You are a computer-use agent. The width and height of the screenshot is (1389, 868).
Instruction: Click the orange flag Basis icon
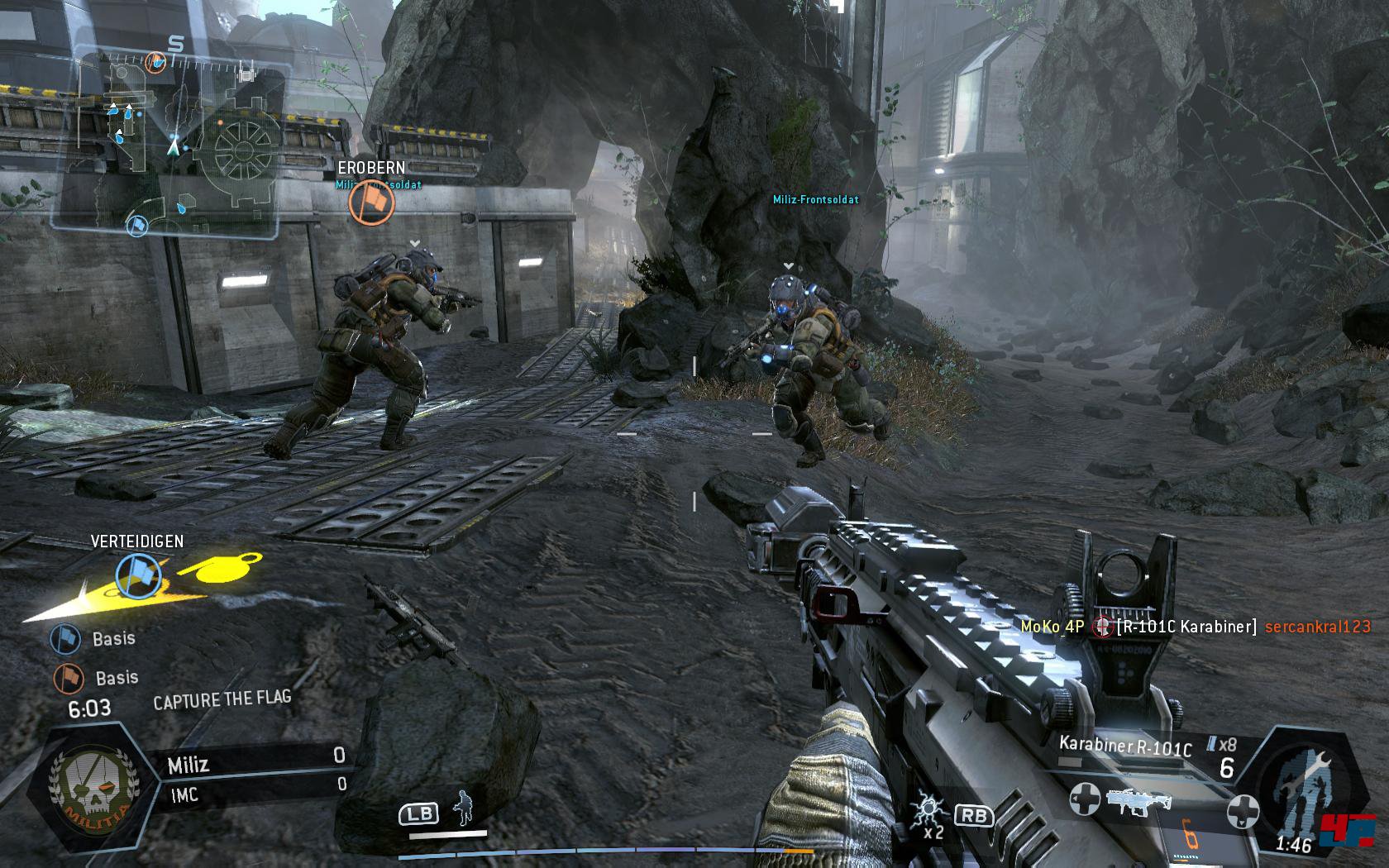click(69, 679)
